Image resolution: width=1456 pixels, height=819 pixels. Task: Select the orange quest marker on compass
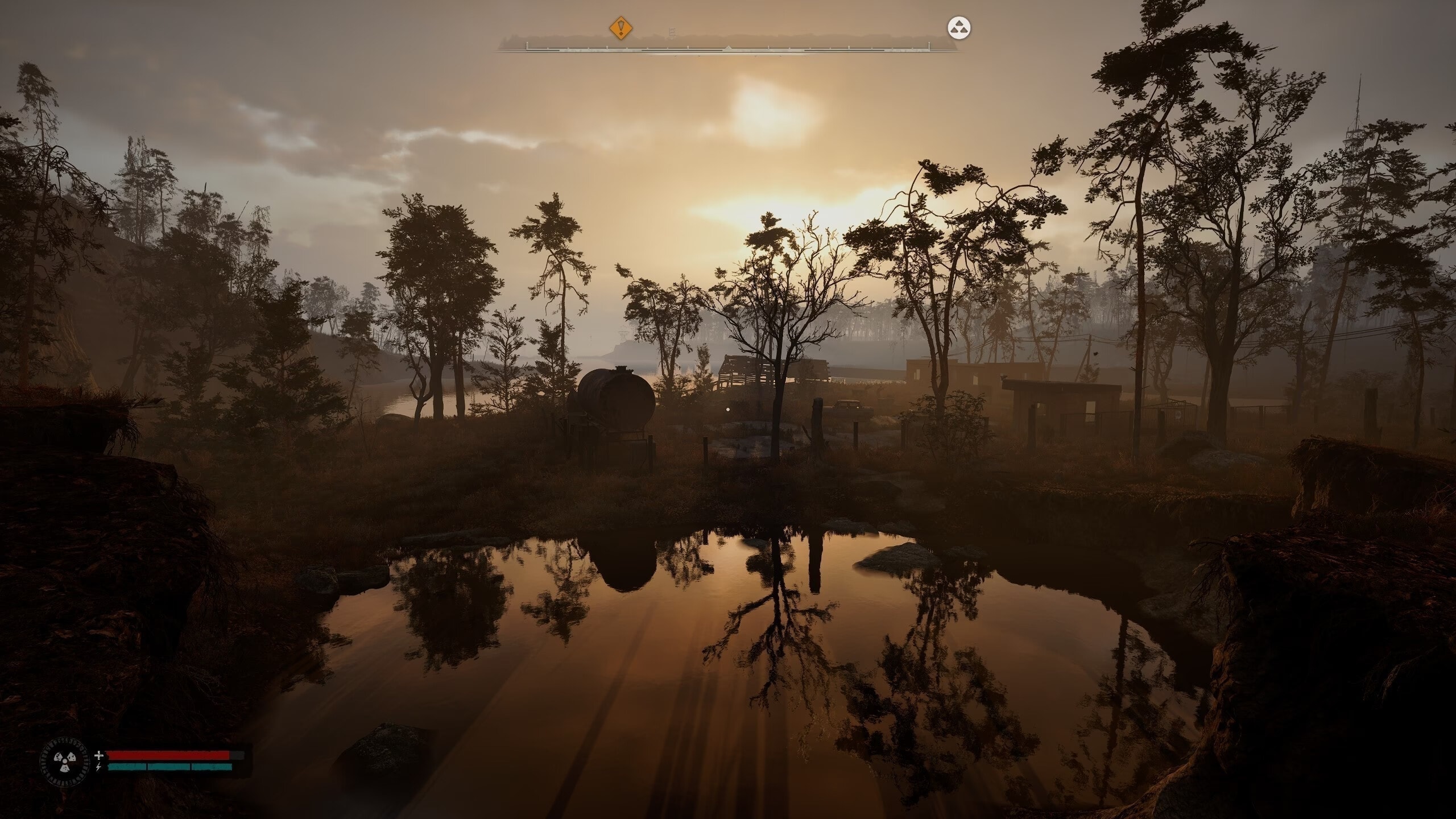621,27
